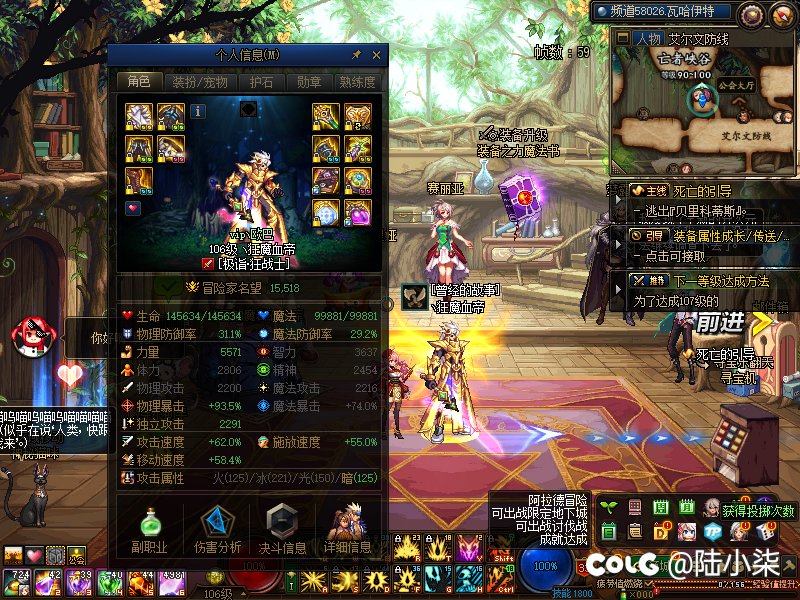Click the blue info "i" icon
800x600 pixels.
point(198,111)
